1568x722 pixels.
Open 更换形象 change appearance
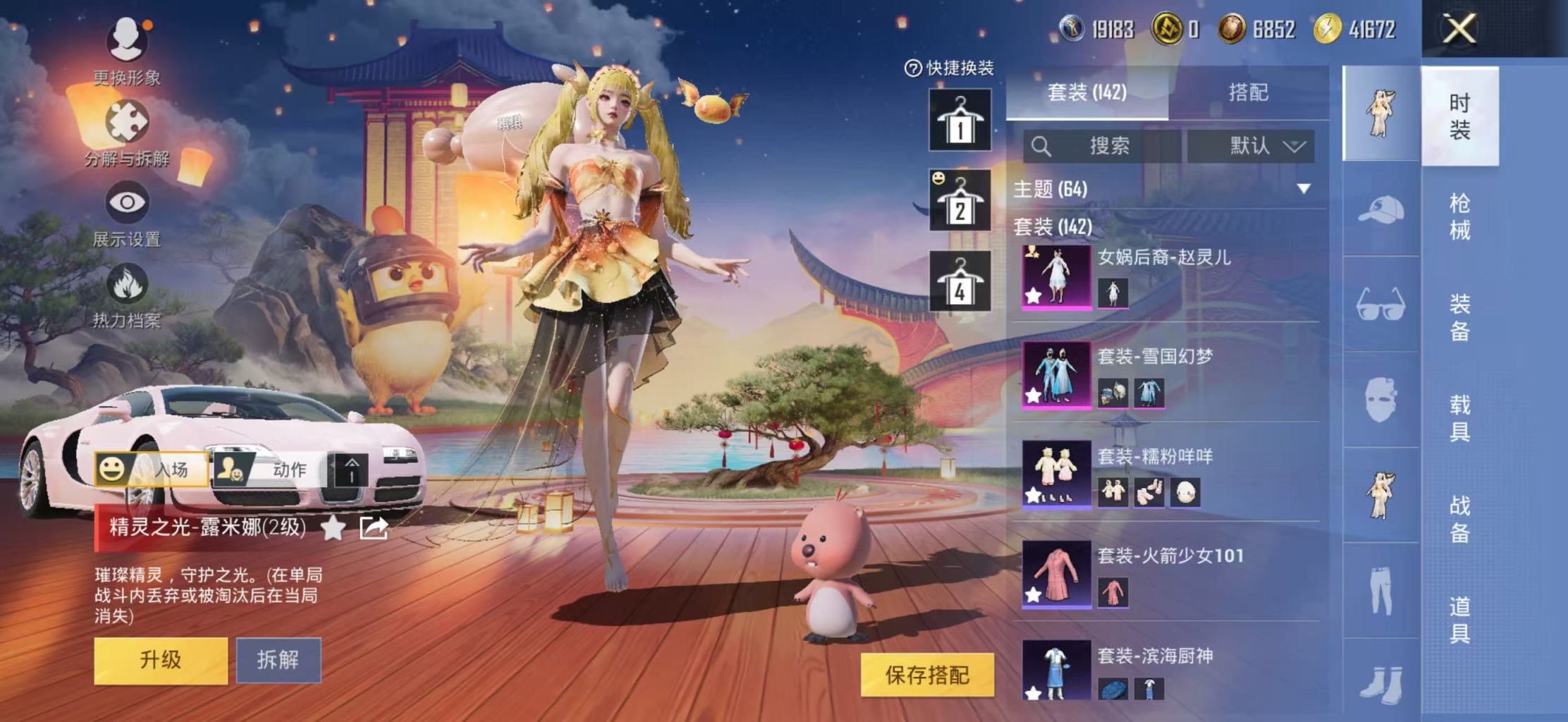click(127, 42)
